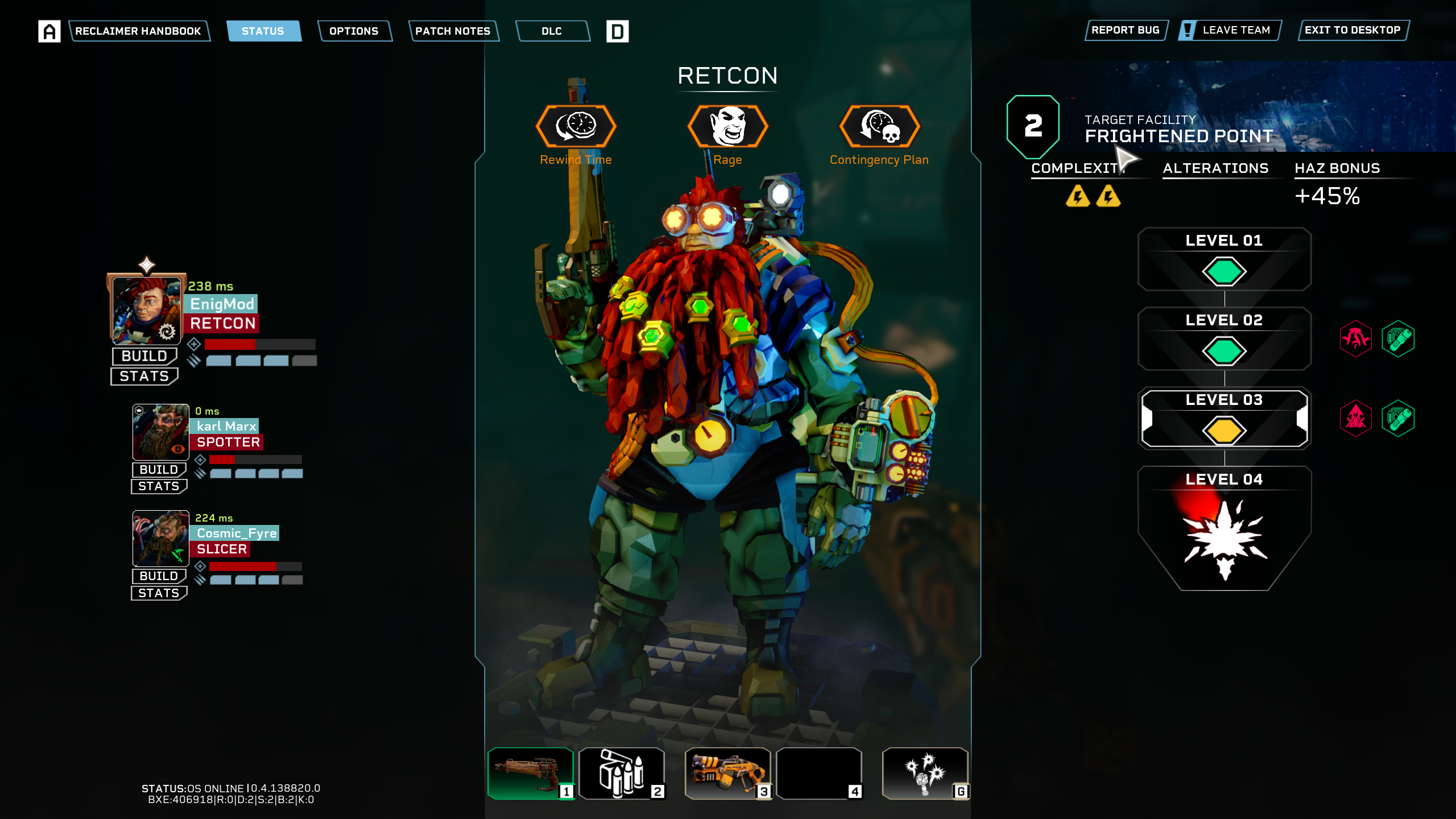This screenshot has width=1456, height=819.
Task: Show Cosmic_Fyre's Stats
Action: tap(159, 593)
